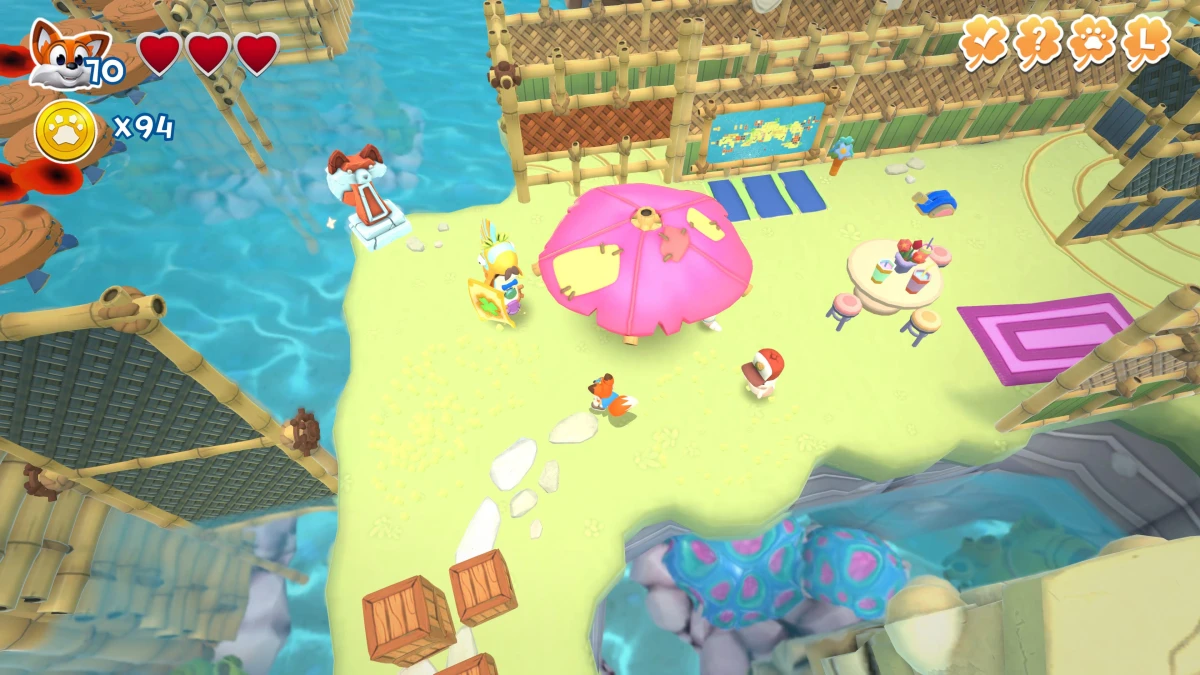The width and height of the screenshot is (1200, 675).
Task: Choose the paw print clover icon
Action: pos(1091,41)
